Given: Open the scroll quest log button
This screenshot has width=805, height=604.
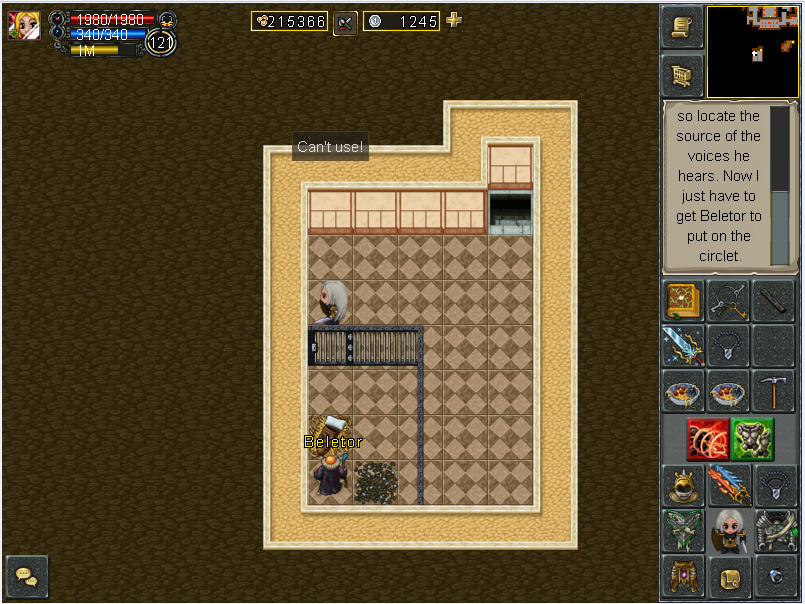Looking at the screenshot, I should click(x=681, y=27).
